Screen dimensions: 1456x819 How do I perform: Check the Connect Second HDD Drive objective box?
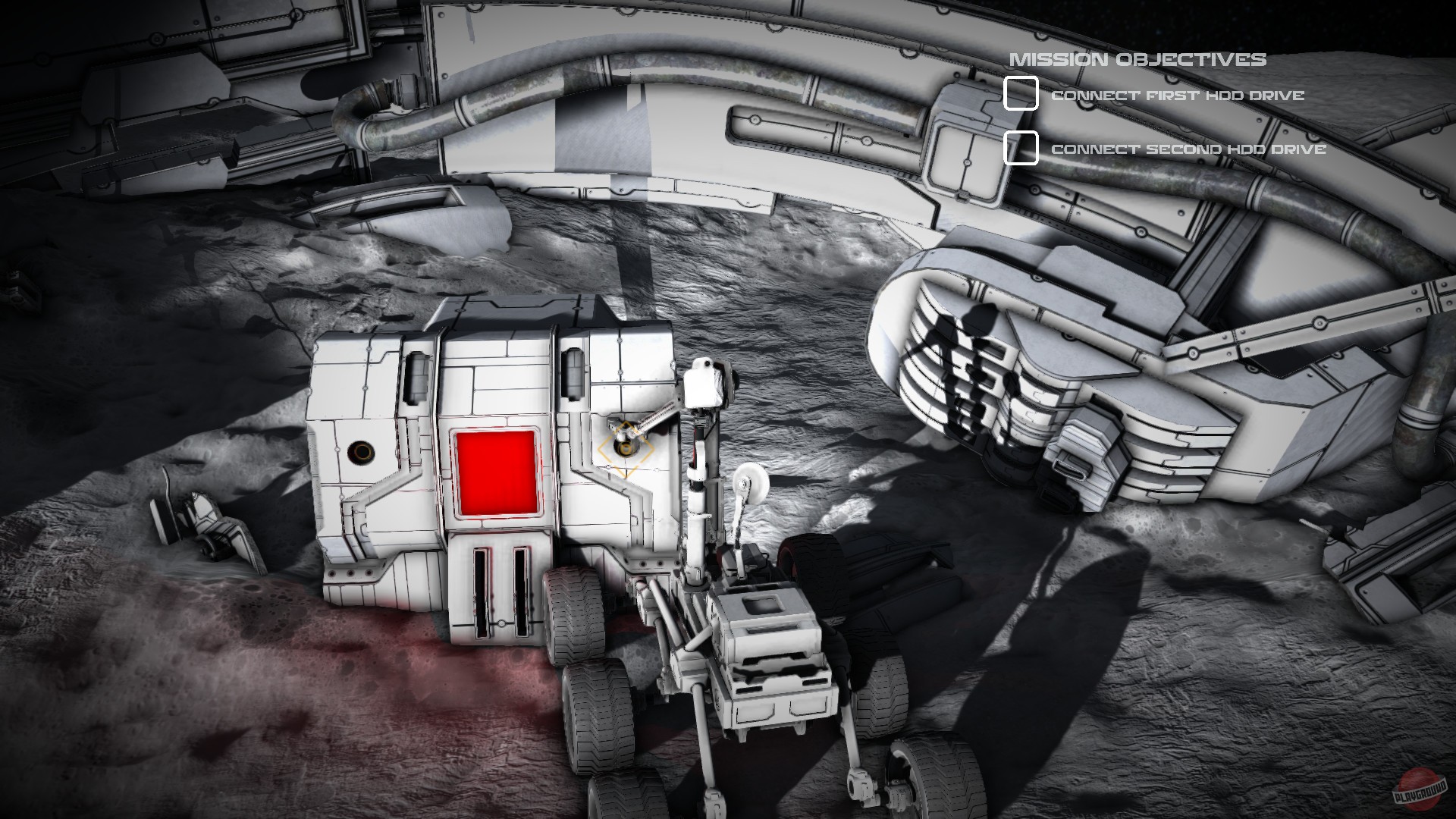click(1021, 148)
